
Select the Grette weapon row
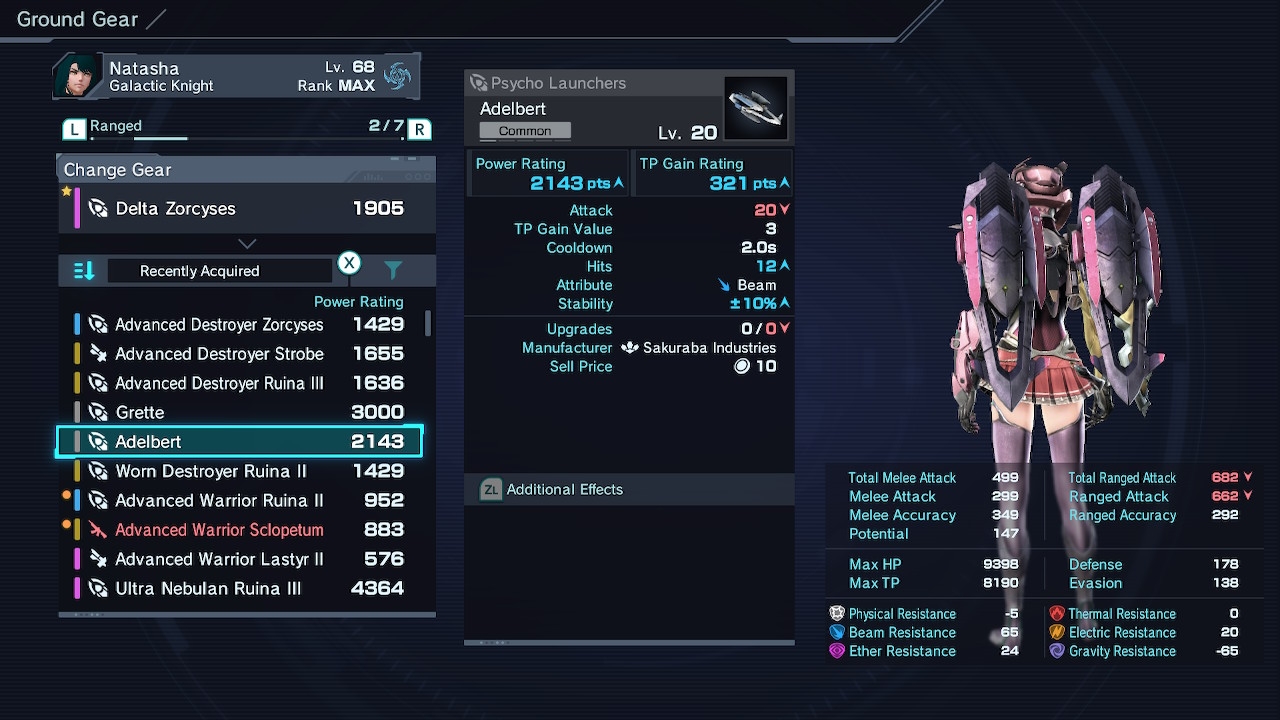coord(240,412)
